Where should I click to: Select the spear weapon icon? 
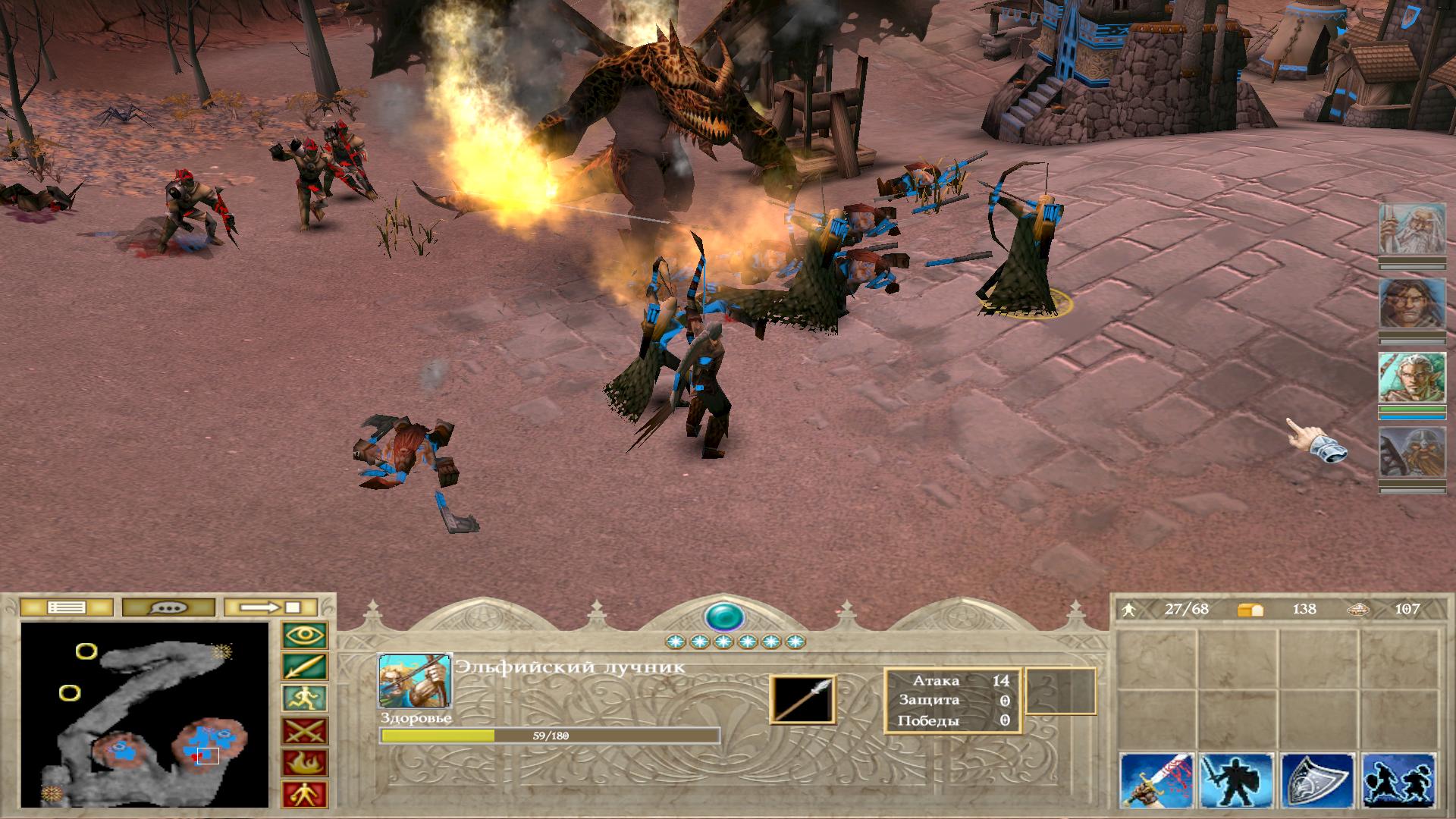click(x=802, y=699)
